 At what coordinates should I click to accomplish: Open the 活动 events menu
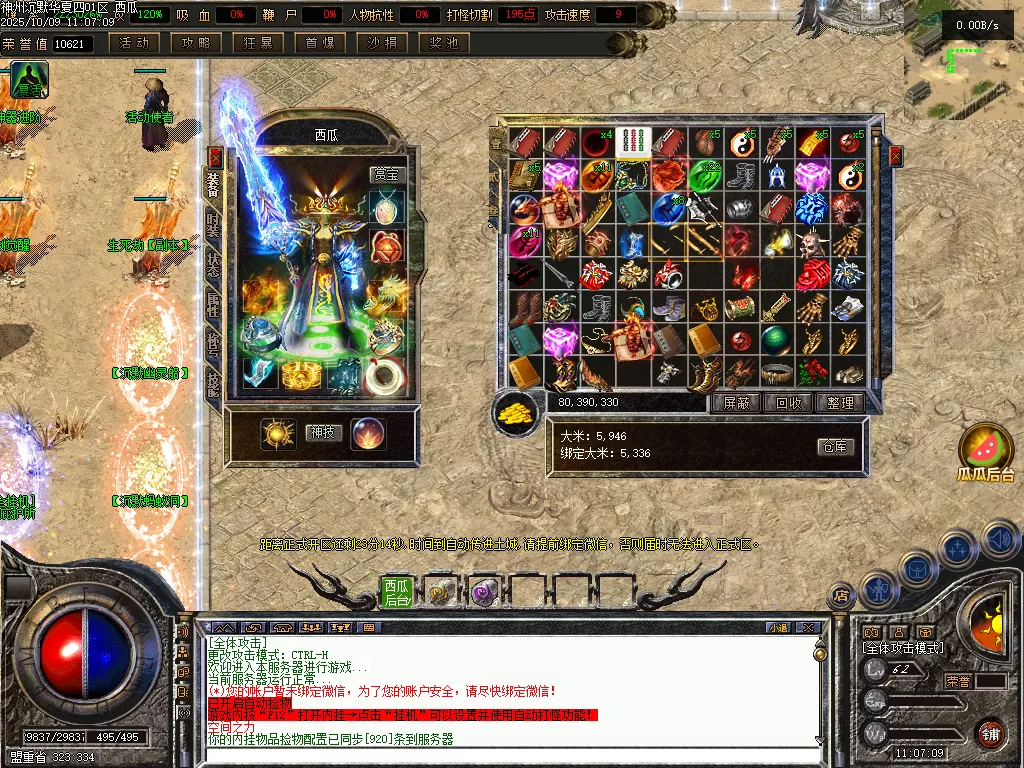point(134,43)
